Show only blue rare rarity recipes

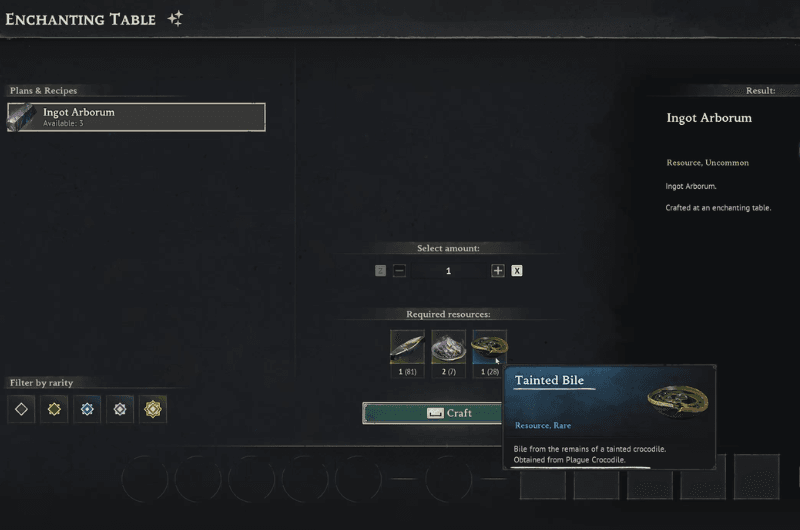[x=88, y=409]
